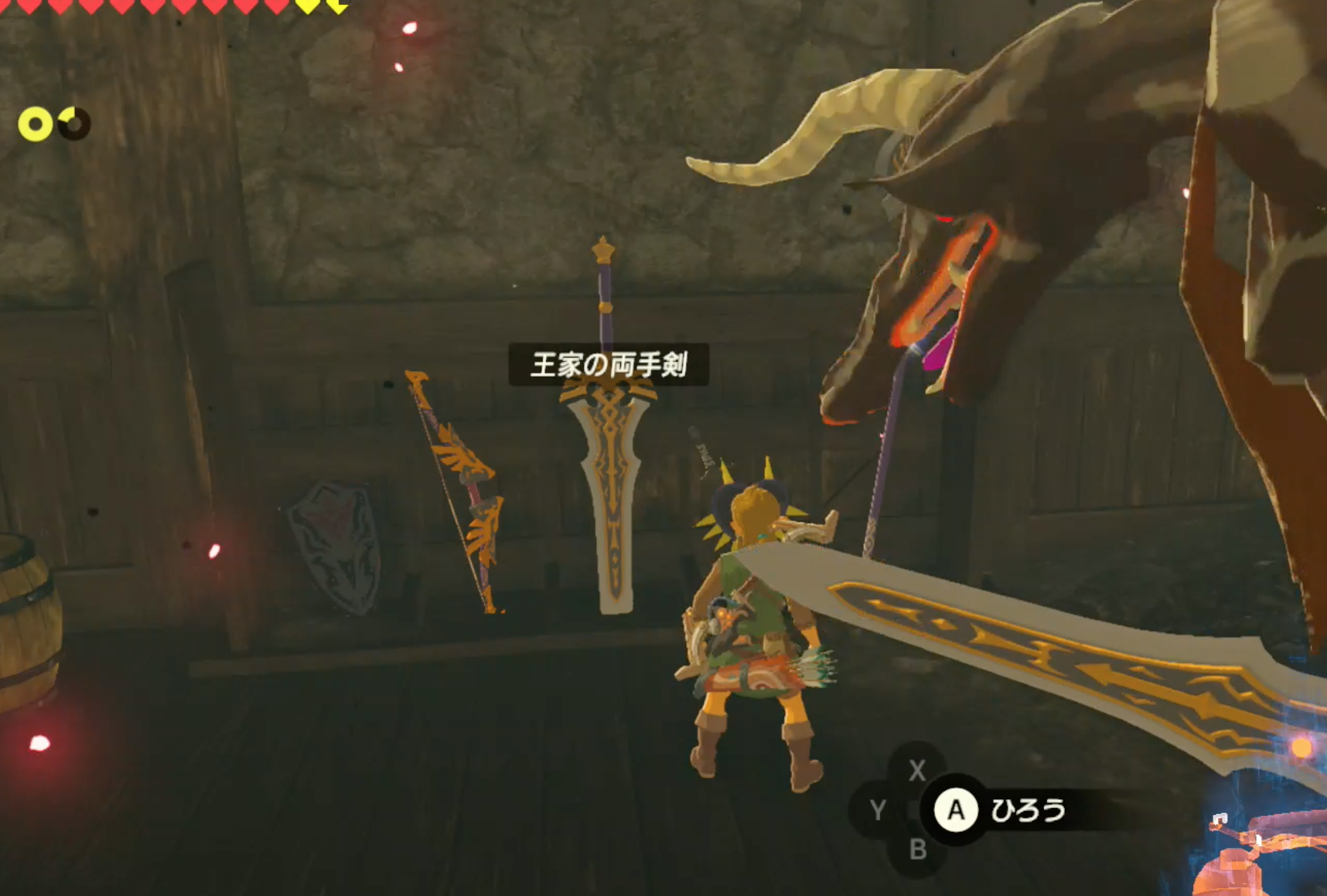Click a yellow bonus heart in health meter
Screen dimensions: 1327x896
click(x=309, y=6)
